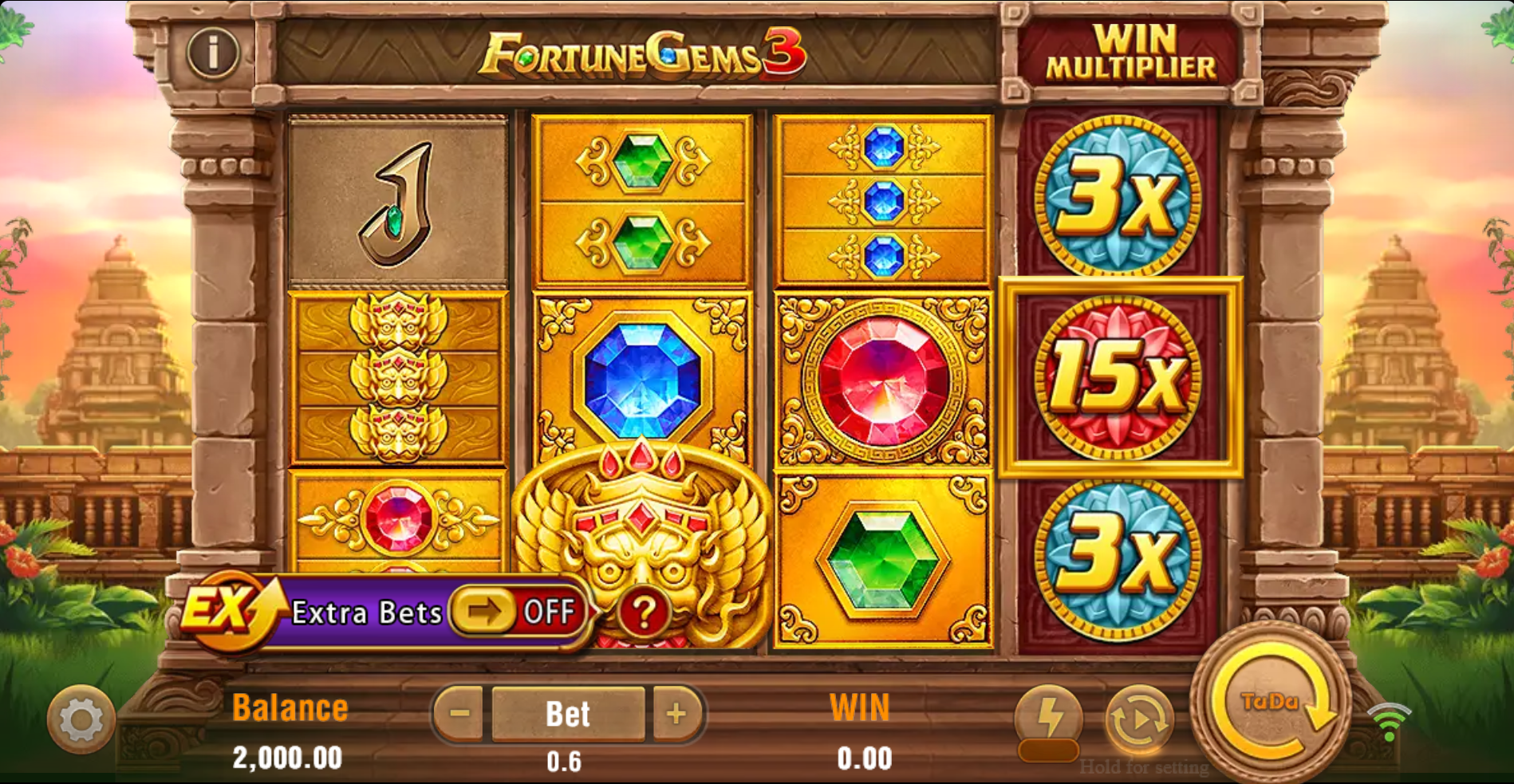Activate lightning bolt turbo spin

1048,719
